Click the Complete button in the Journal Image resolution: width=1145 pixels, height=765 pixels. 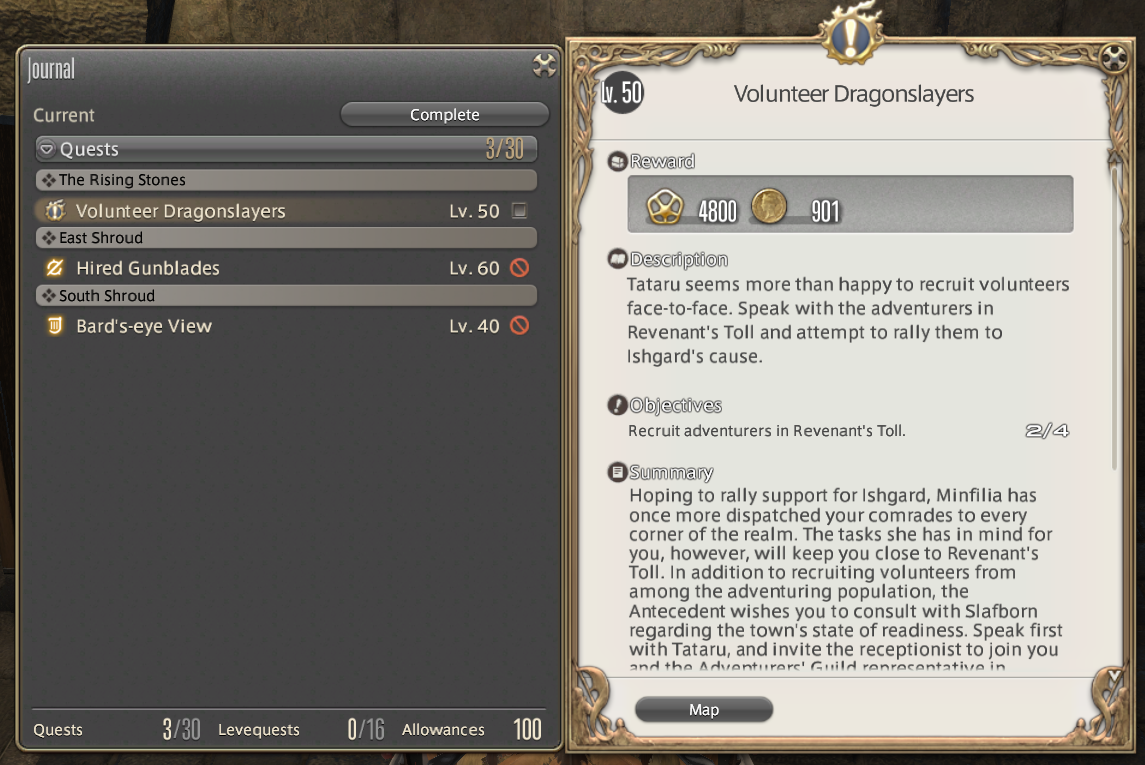pos(444,115)
